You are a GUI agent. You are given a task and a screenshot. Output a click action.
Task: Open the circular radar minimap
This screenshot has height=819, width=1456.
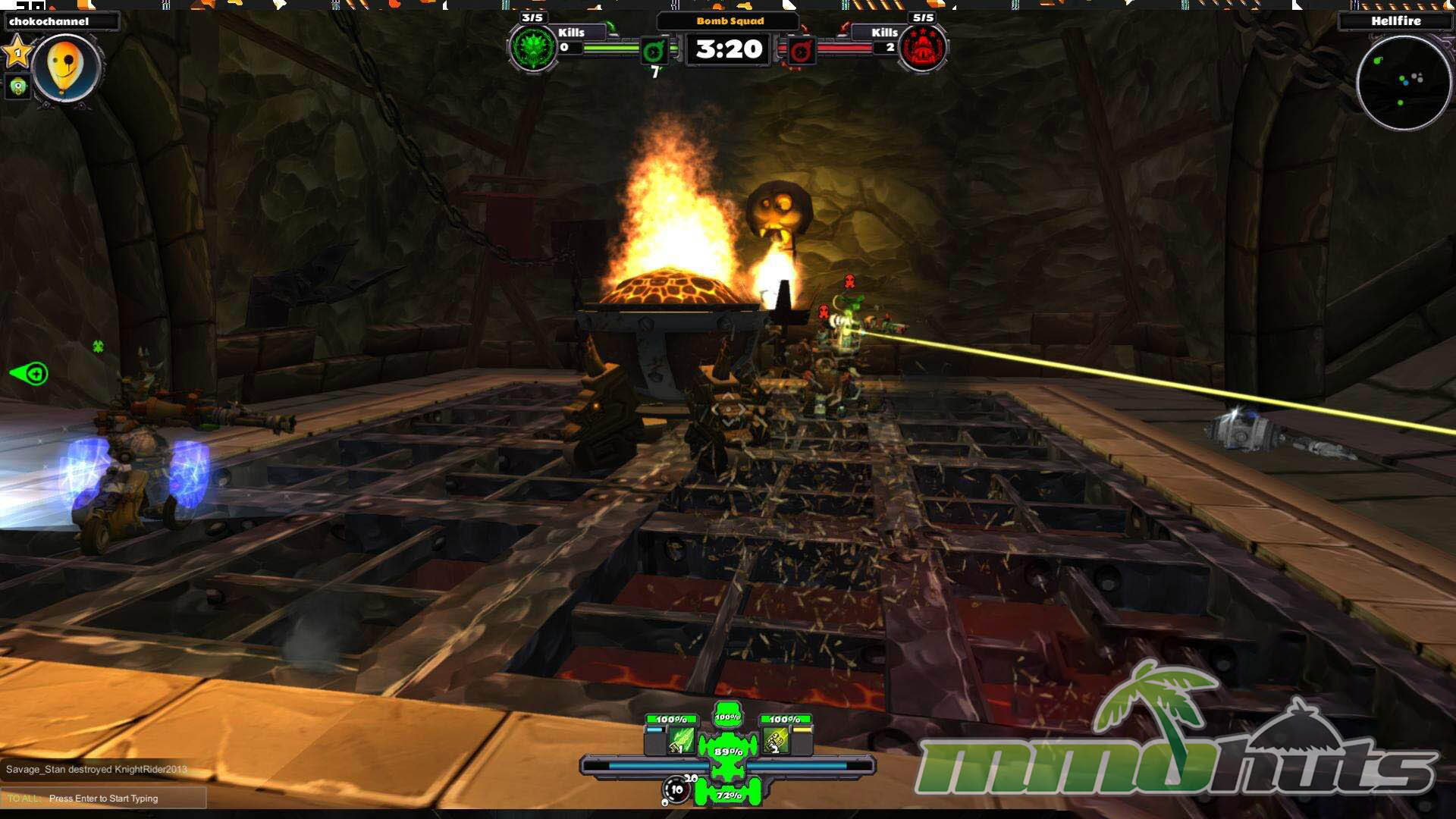[x=1403, y=82]
